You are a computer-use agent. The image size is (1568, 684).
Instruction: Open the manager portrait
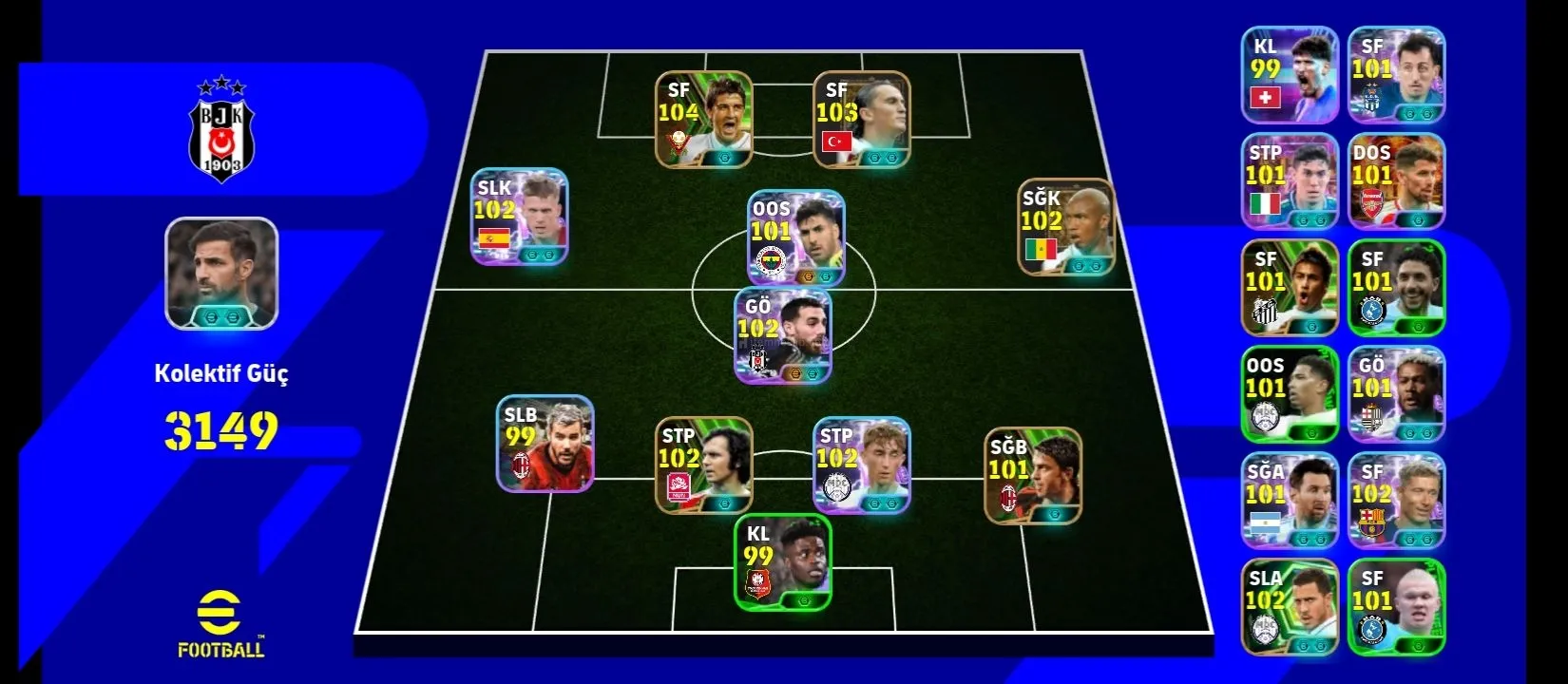click(x=221, y=274)
